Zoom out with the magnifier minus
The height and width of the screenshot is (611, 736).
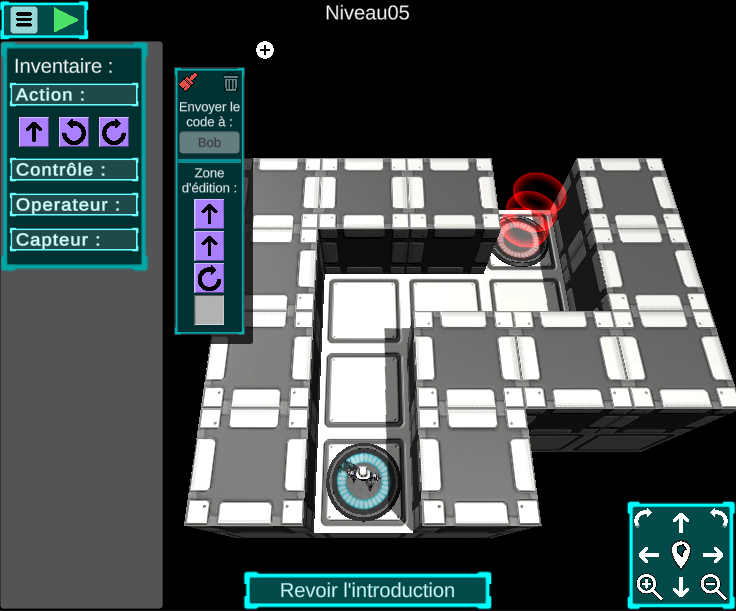[714, 587]
